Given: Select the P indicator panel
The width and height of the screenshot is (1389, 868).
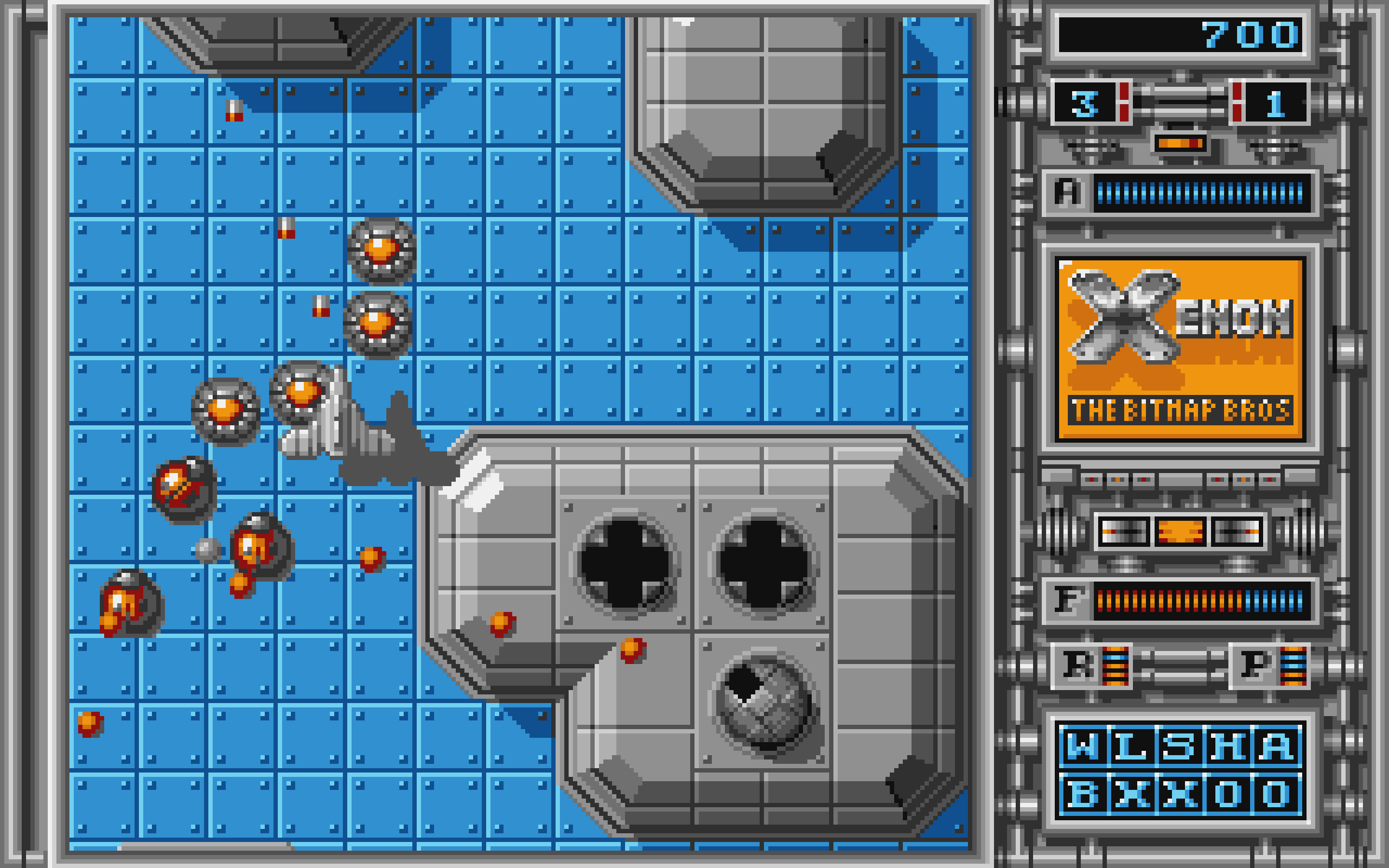Looking at the screenshot, I should (x=1270, y=666).
